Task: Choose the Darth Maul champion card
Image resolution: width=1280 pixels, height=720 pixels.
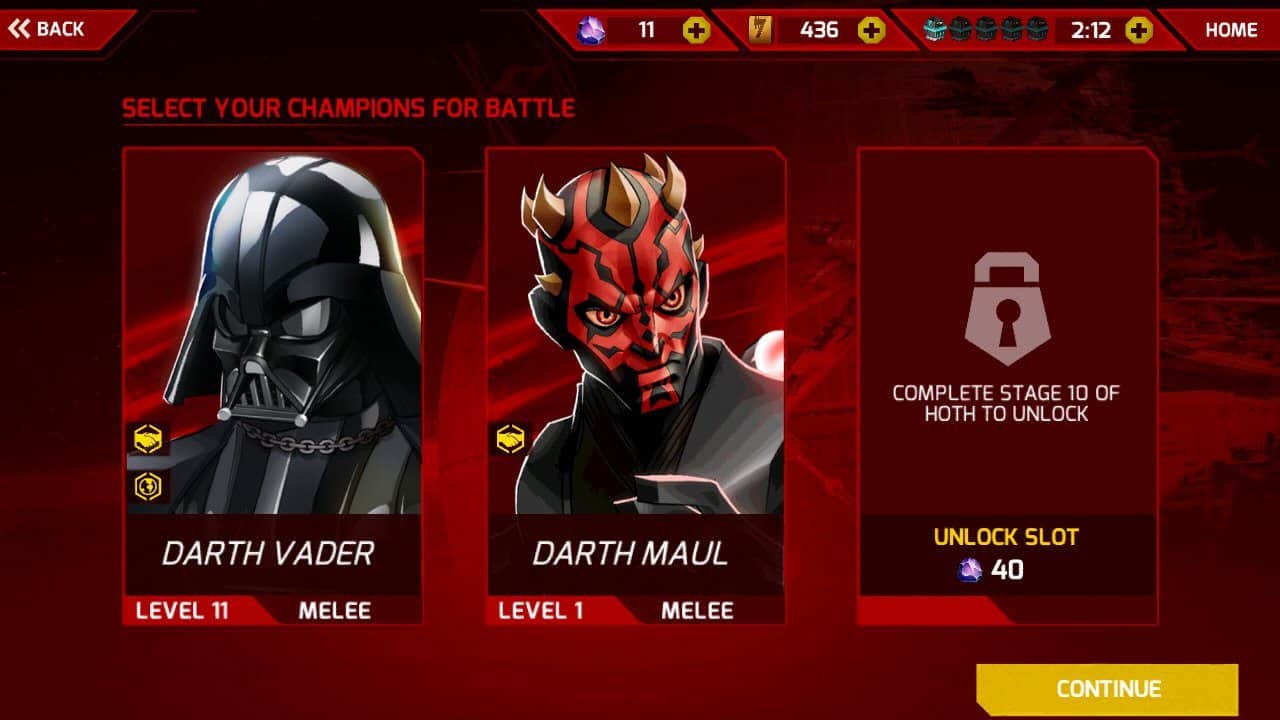Action: click(x=635, y=385)
